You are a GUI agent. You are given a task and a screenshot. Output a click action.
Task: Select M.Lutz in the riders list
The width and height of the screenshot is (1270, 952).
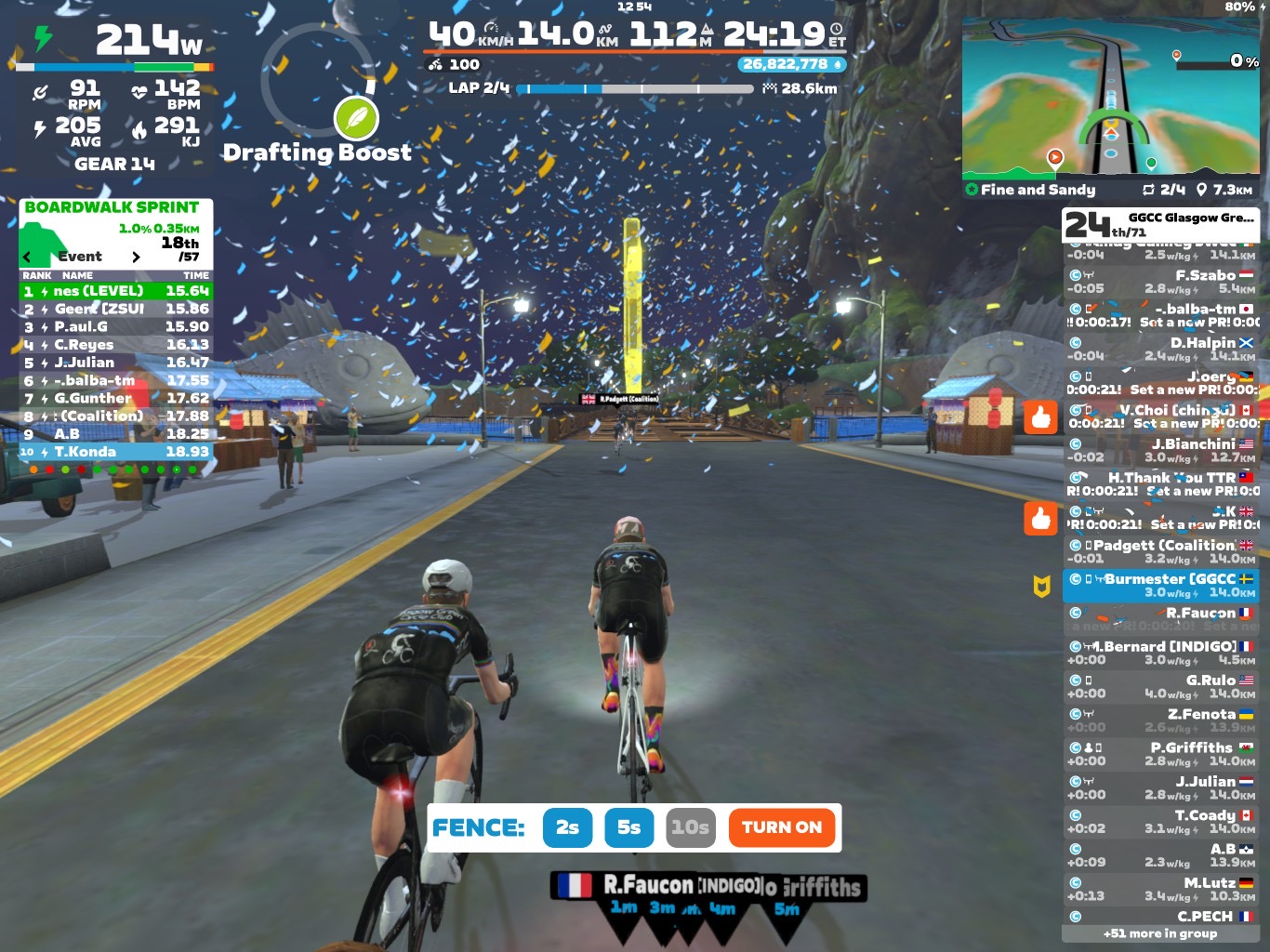click(1161, 889)
